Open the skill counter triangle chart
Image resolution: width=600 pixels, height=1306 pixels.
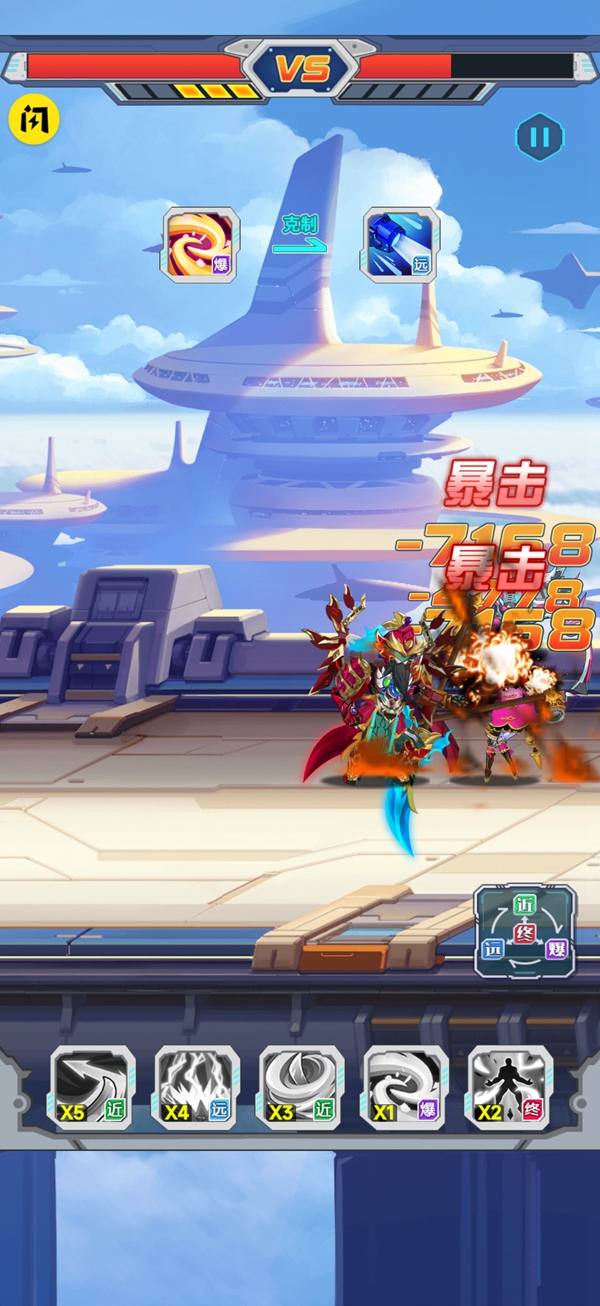click(525, 931)
